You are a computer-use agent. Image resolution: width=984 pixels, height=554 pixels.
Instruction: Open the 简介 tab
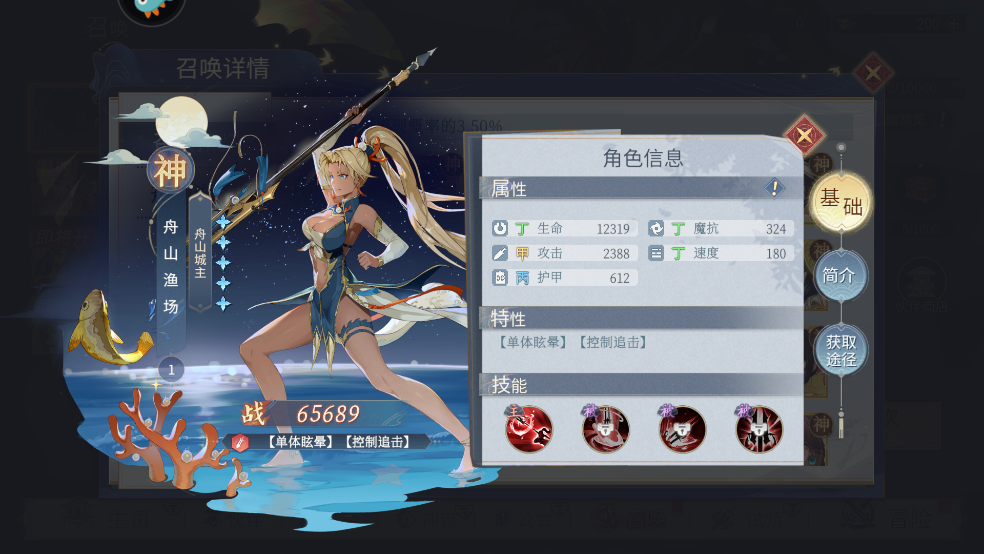tap(839, 275)
